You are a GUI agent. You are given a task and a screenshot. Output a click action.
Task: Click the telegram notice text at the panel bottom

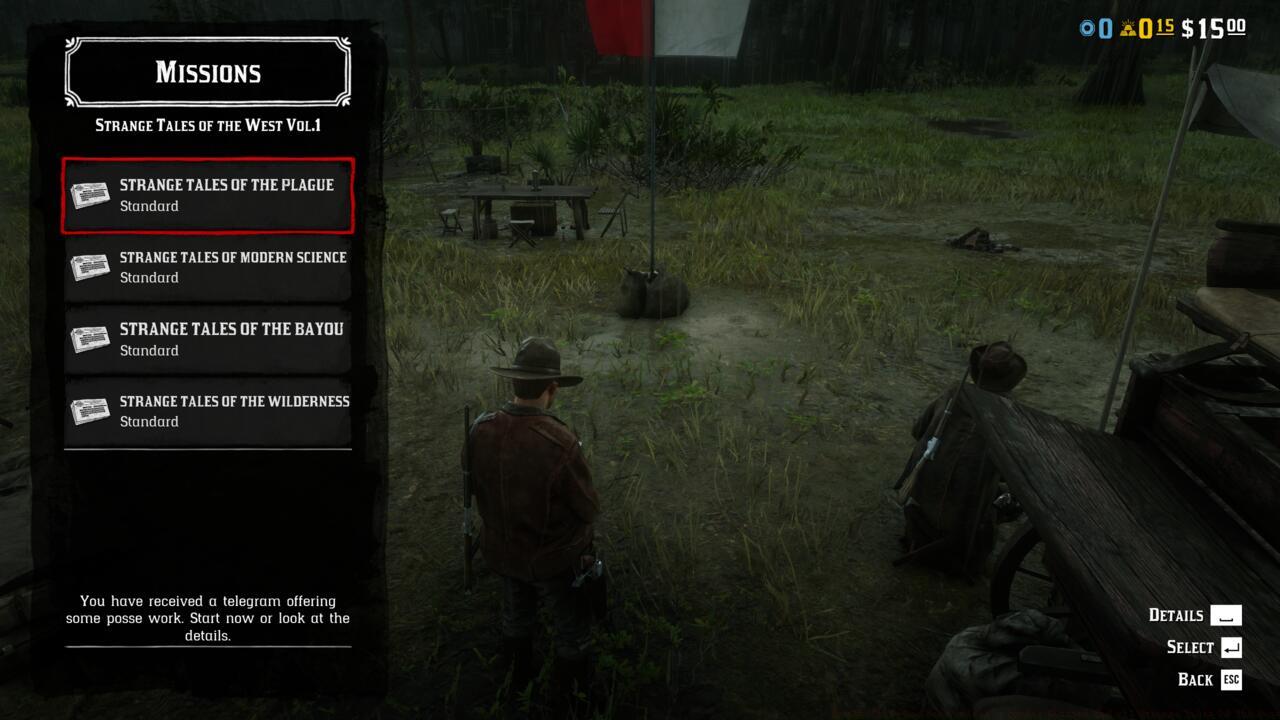207,618
